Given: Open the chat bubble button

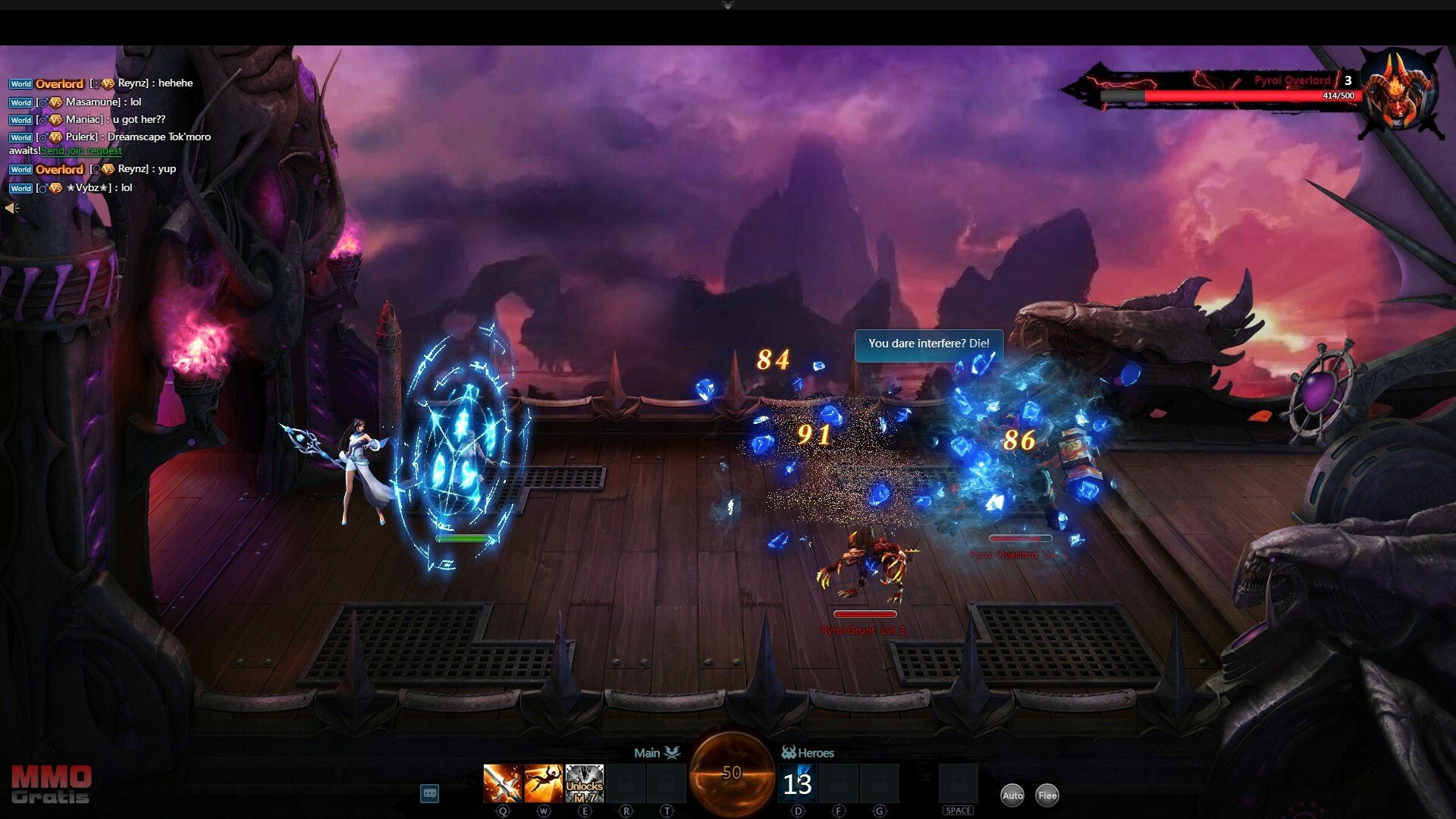Looking at the screenshot, I should [429, 793].
